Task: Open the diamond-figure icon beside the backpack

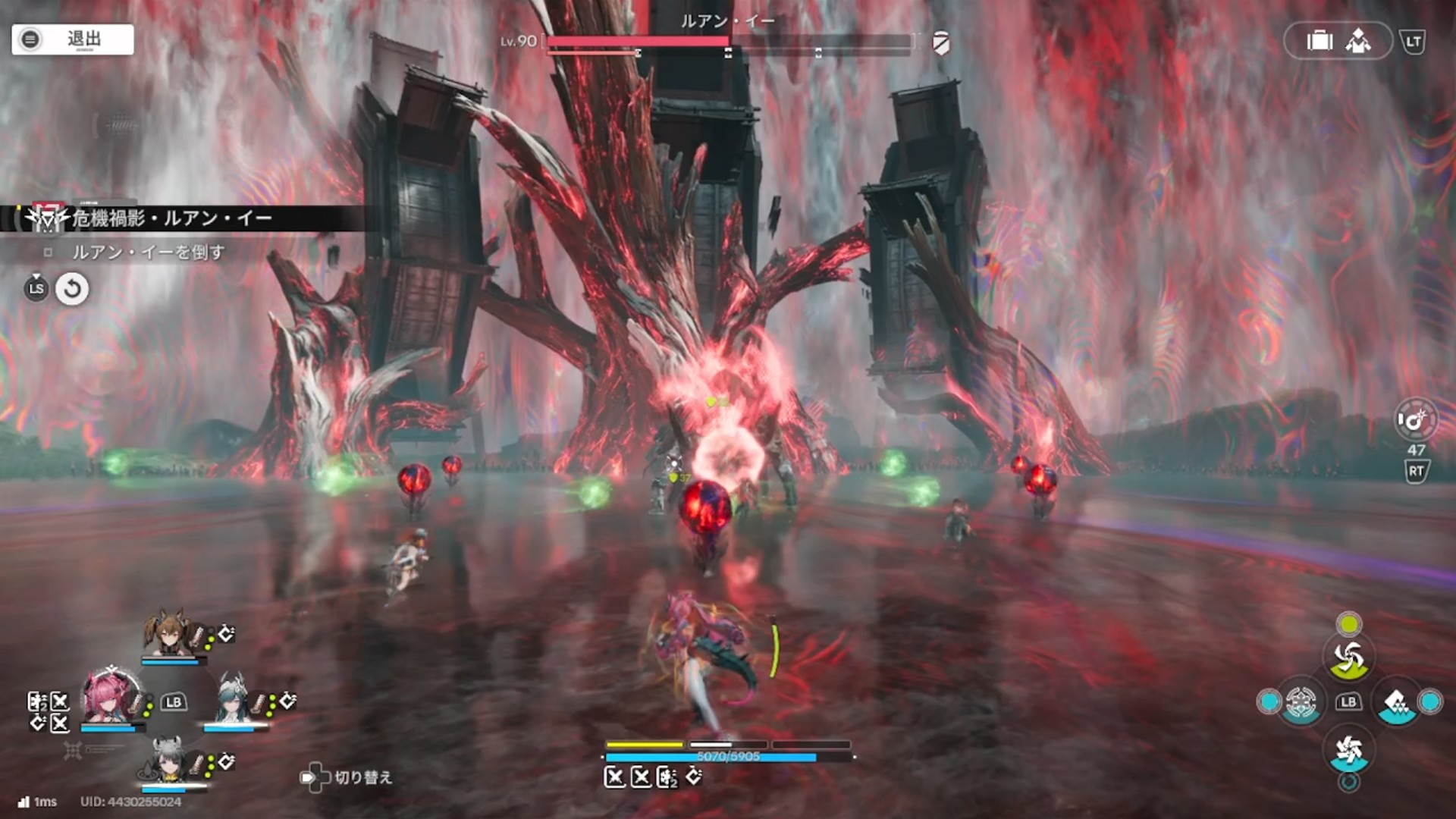Action: (1358, 41)
